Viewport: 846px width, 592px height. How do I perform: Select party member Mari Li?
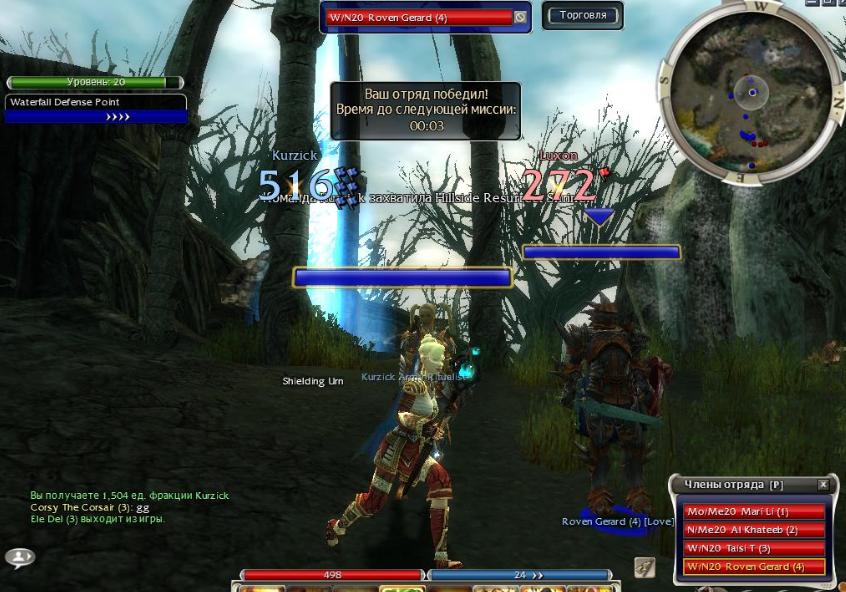[x=754, y=512]
